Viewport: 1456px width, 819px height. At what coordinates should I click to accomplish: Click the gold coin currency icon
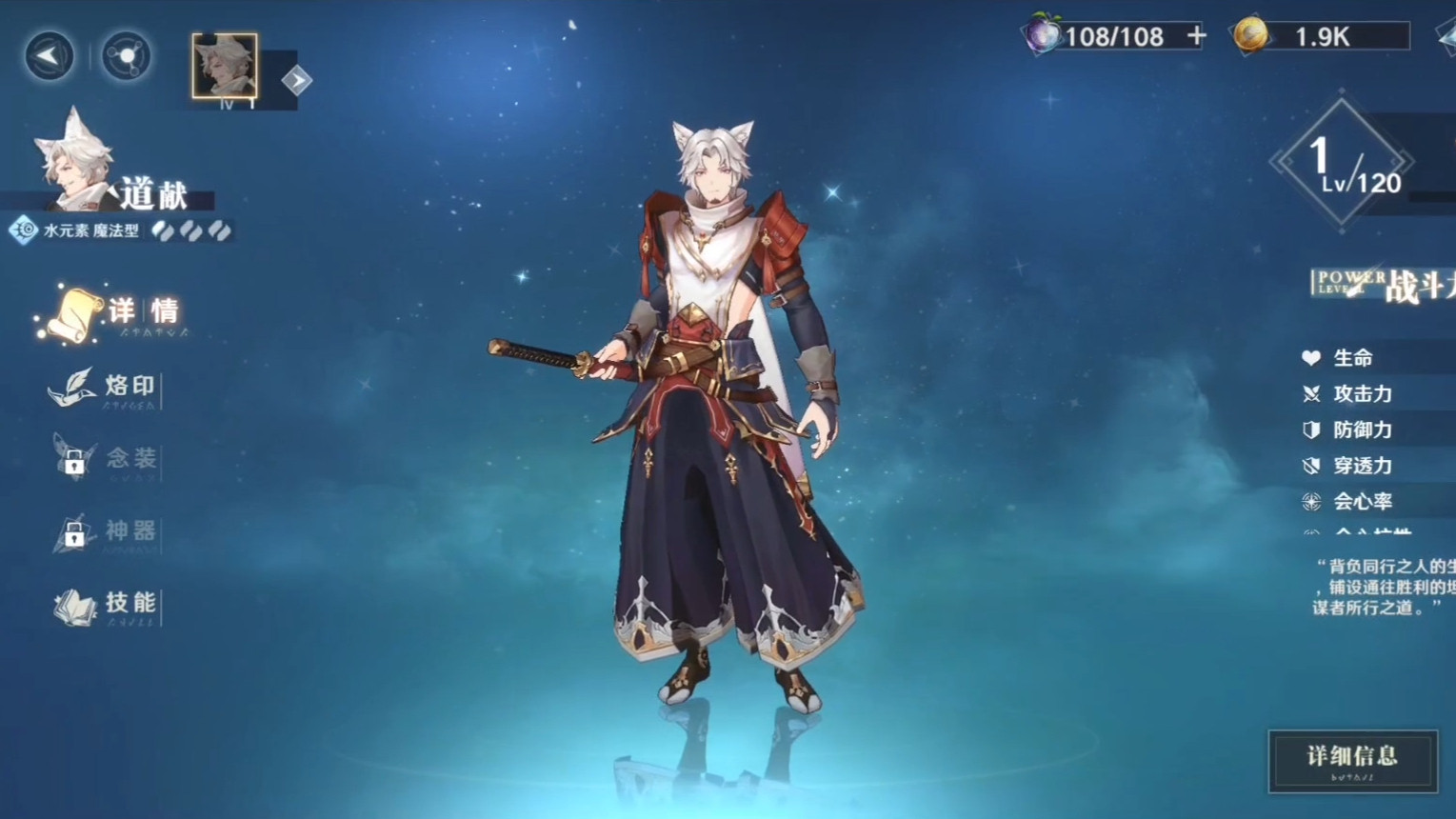tap(1250, 36)
